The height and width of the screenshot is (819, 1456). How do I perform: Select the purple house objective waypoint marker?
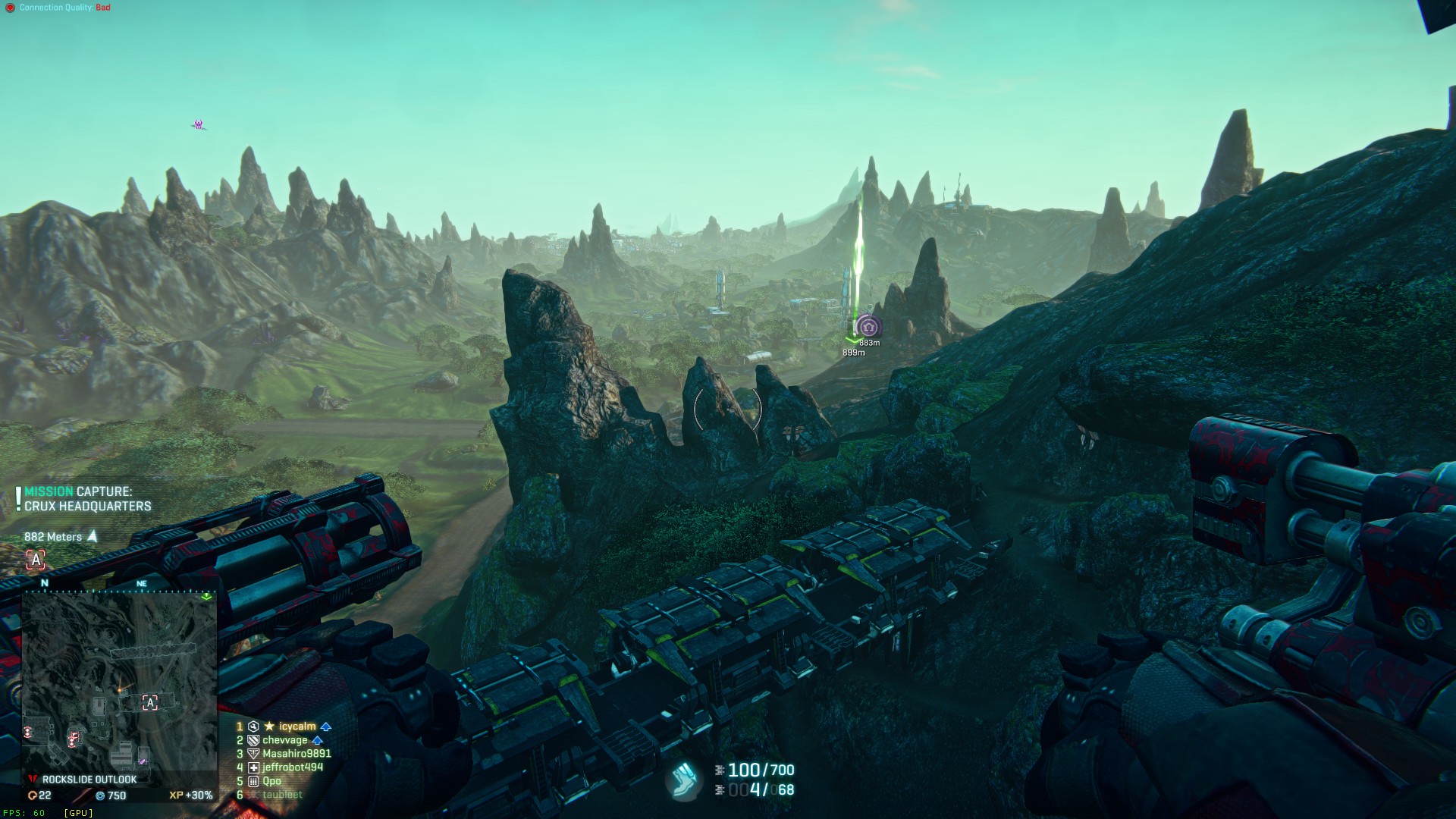(x=868, y=328)
